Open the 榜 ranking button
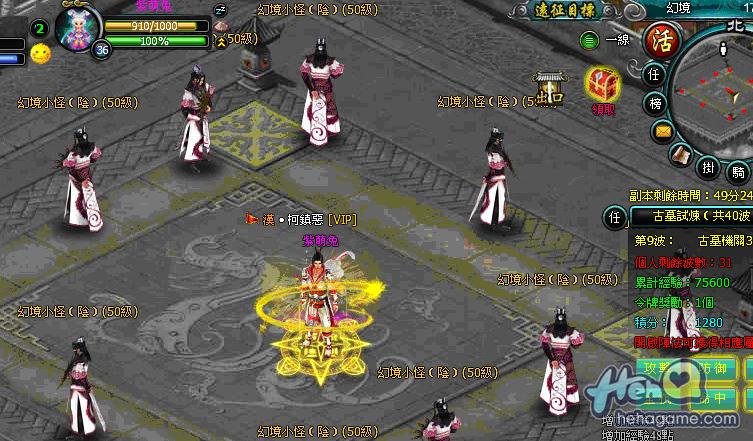This screenshot has width=753, height=441. tap(654, 103)
